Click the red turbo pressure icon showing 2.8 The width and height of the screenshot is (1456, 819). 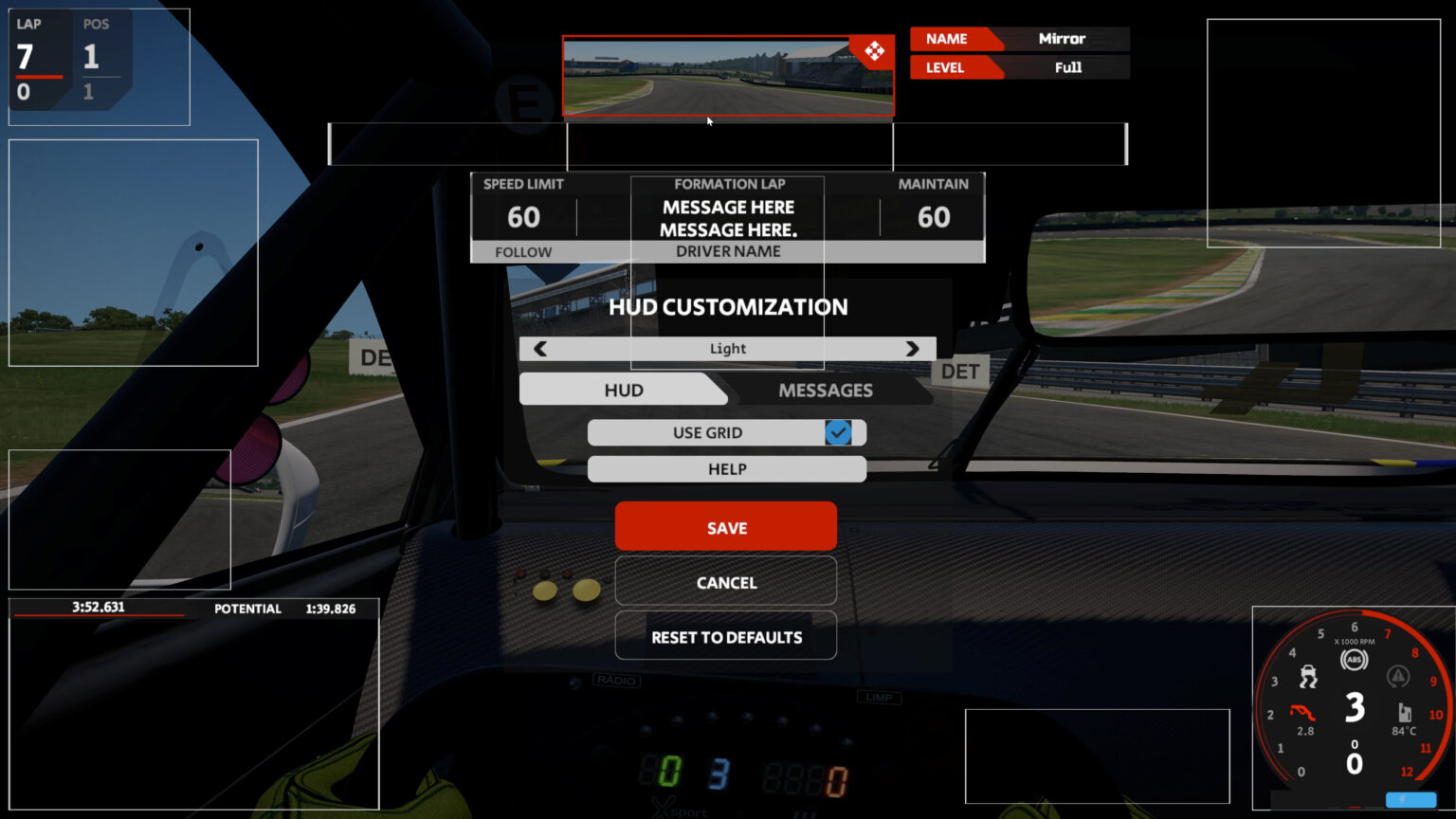[x=1302, y=711]
